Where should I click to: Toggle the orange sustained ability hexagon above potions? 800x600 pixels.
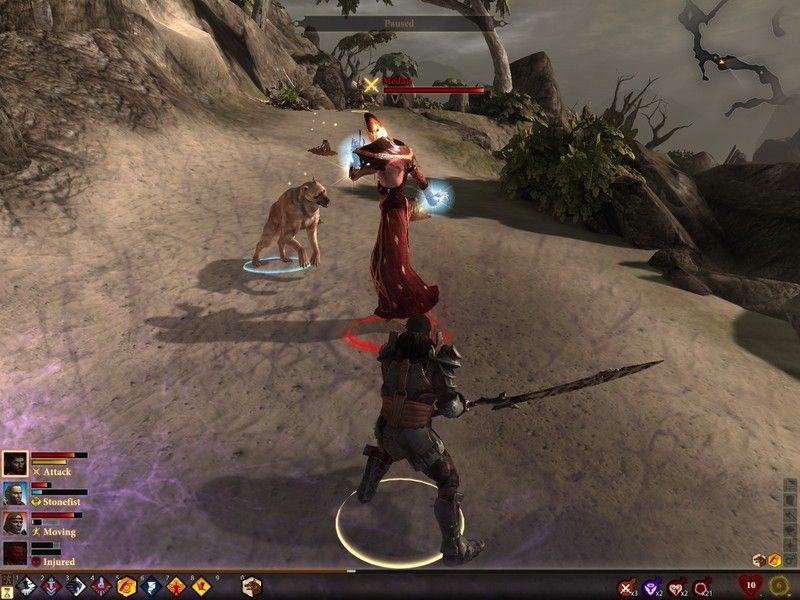pos(775,559)
